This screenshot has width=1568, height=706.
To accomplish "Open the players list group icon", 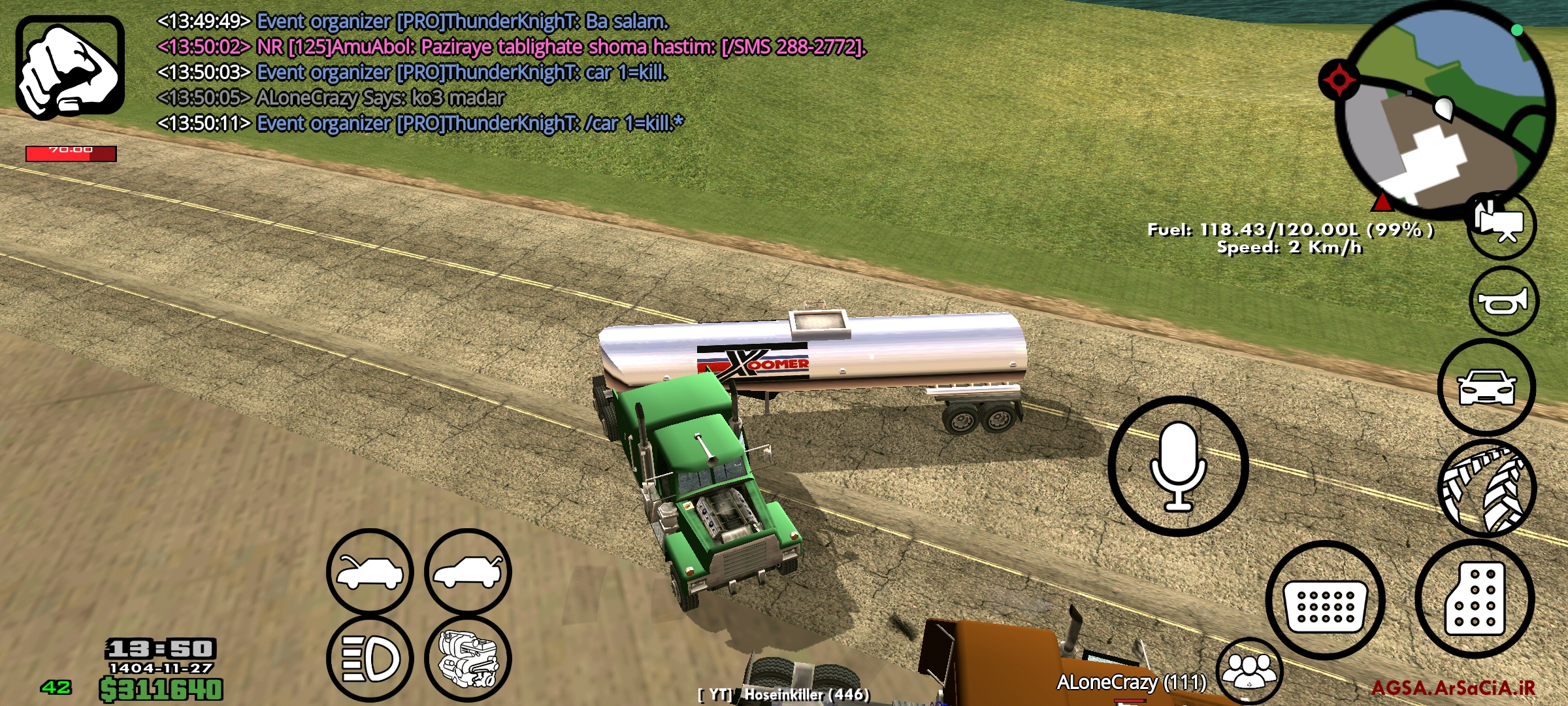I will click(x=1249, y=671).
